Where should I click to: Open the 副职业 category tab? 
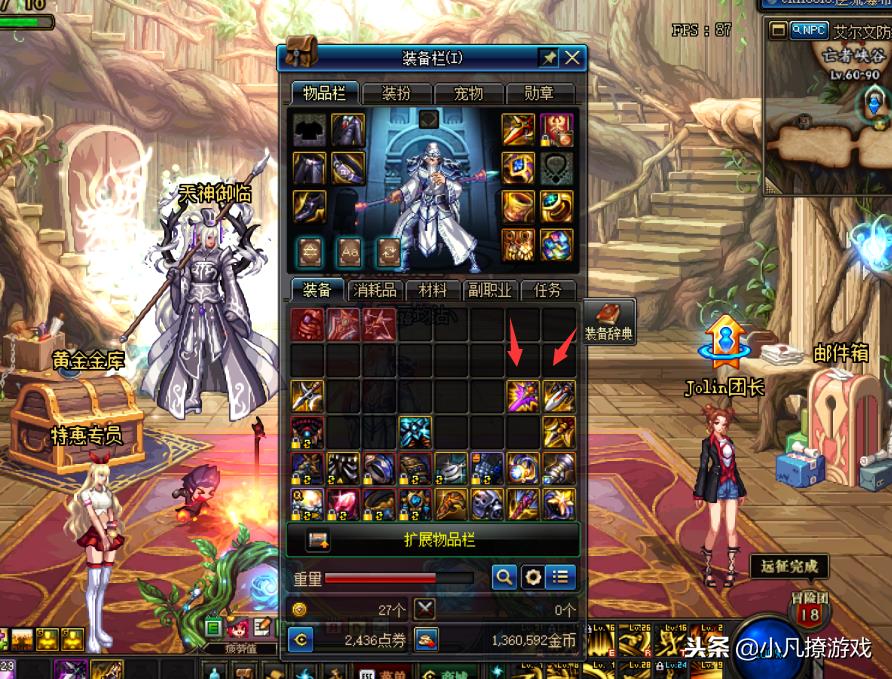point(490,291)
